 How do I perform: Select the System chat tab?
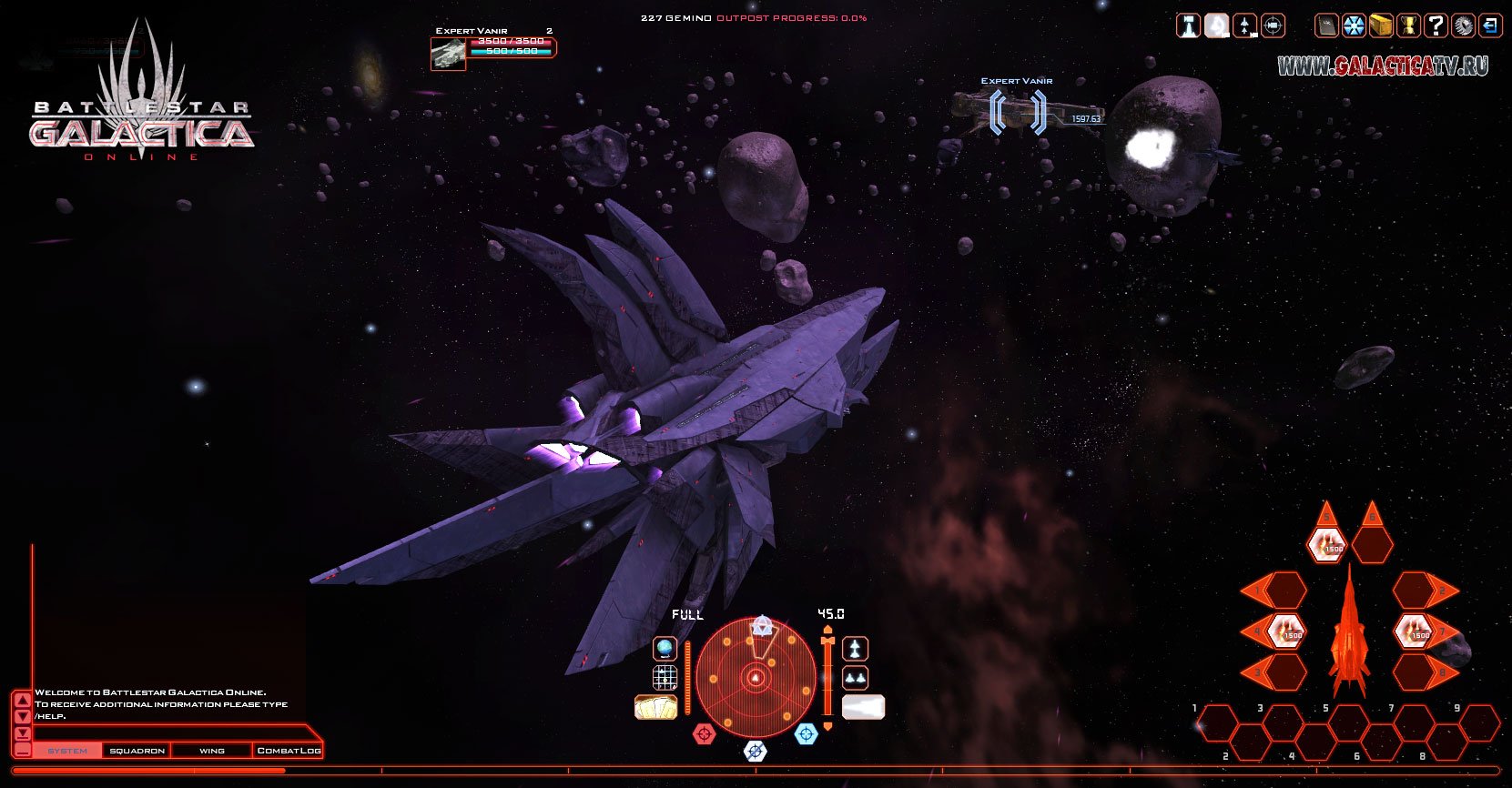click(67, 751)
